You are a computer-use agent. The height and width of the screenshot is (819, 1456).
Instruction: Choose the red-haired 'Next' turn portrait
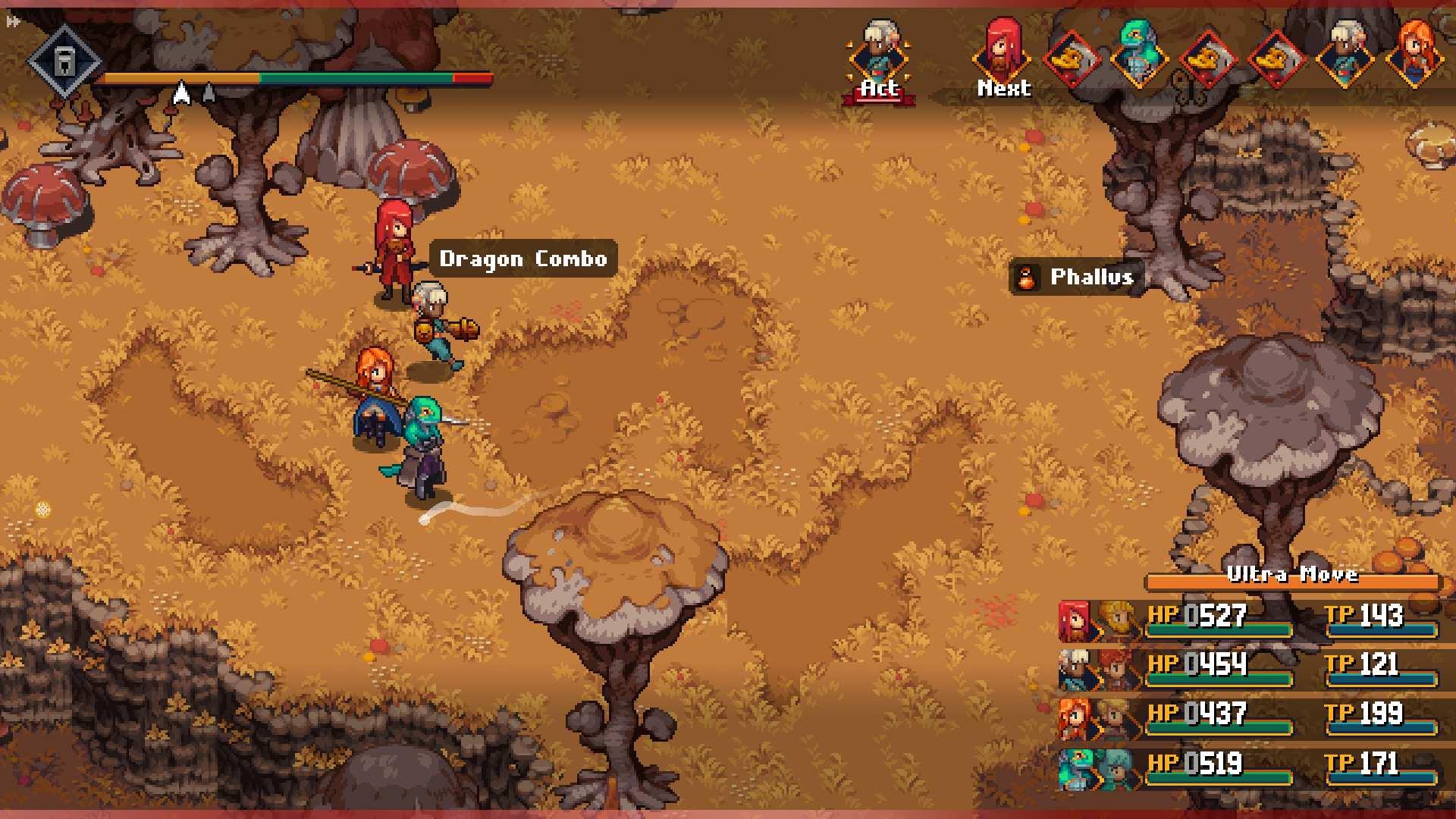1003,58
